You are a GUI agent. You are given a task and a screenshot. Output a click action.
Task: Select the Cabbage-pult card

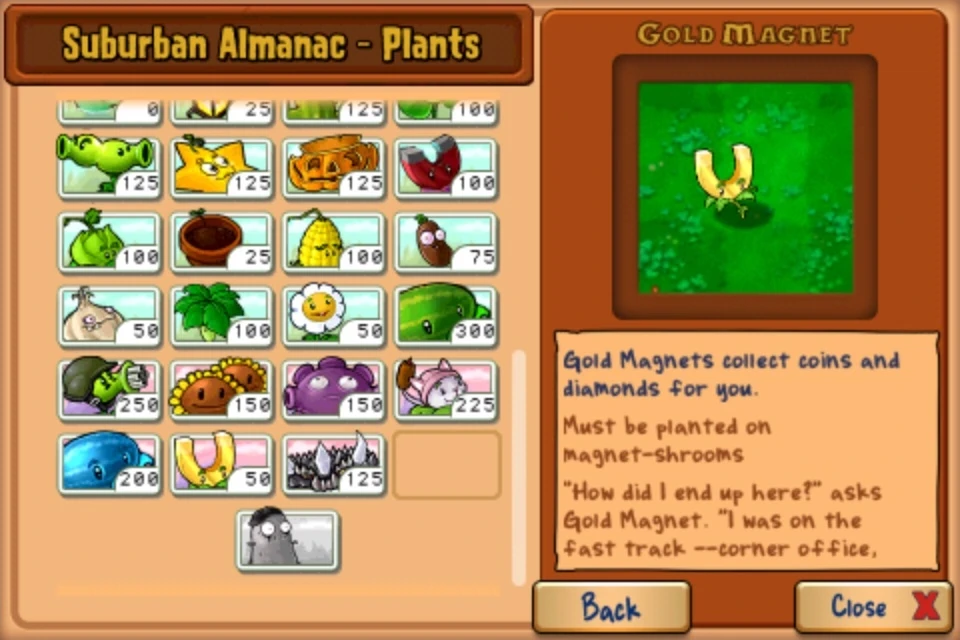[109, 241]
